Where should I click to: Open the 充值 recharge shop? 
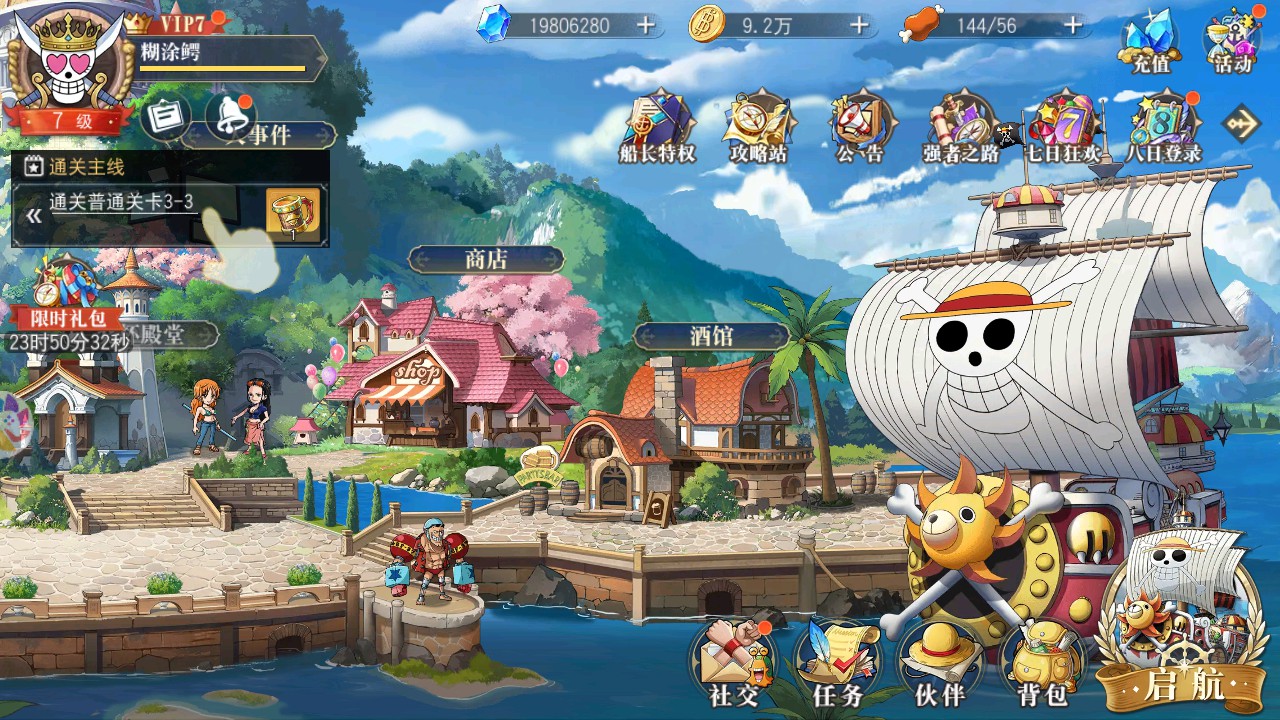[x=1150, y=42]
